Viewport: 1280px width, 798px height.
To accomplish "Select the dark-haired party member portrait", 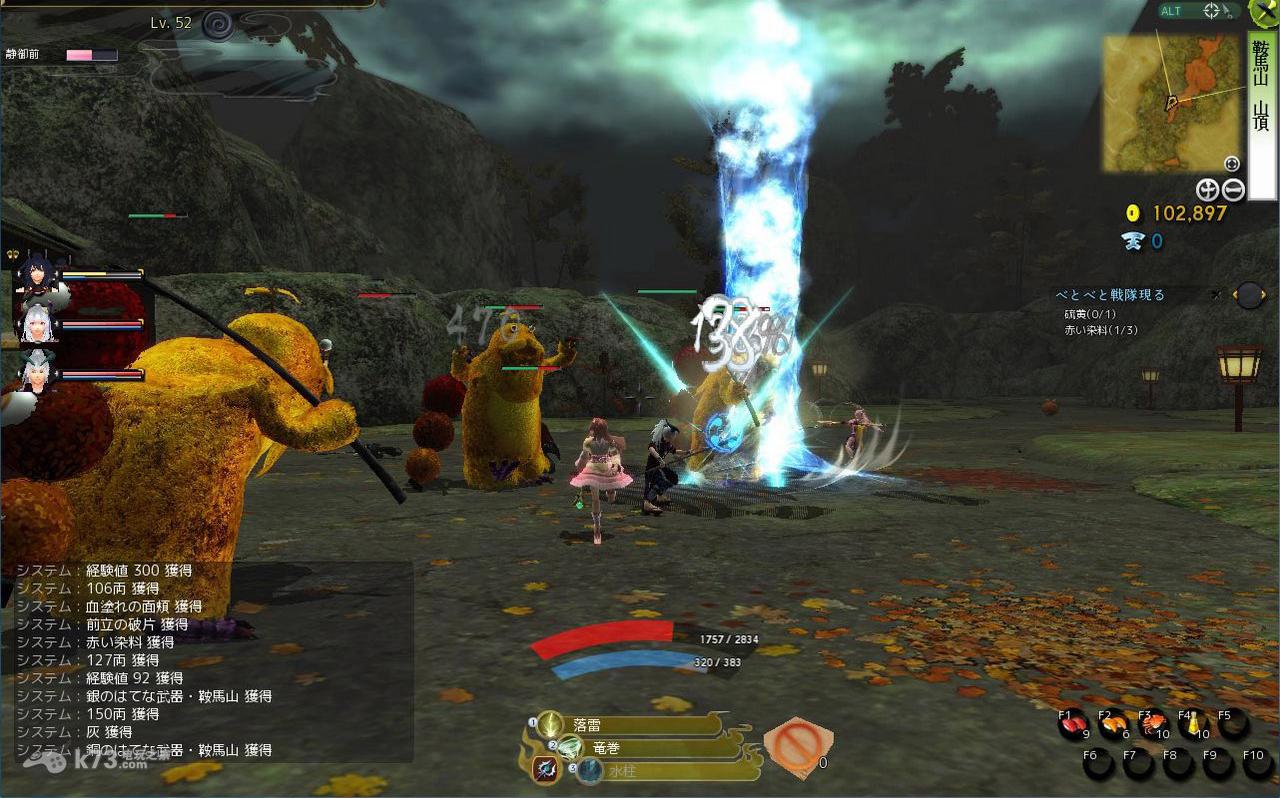I will 38,273.
